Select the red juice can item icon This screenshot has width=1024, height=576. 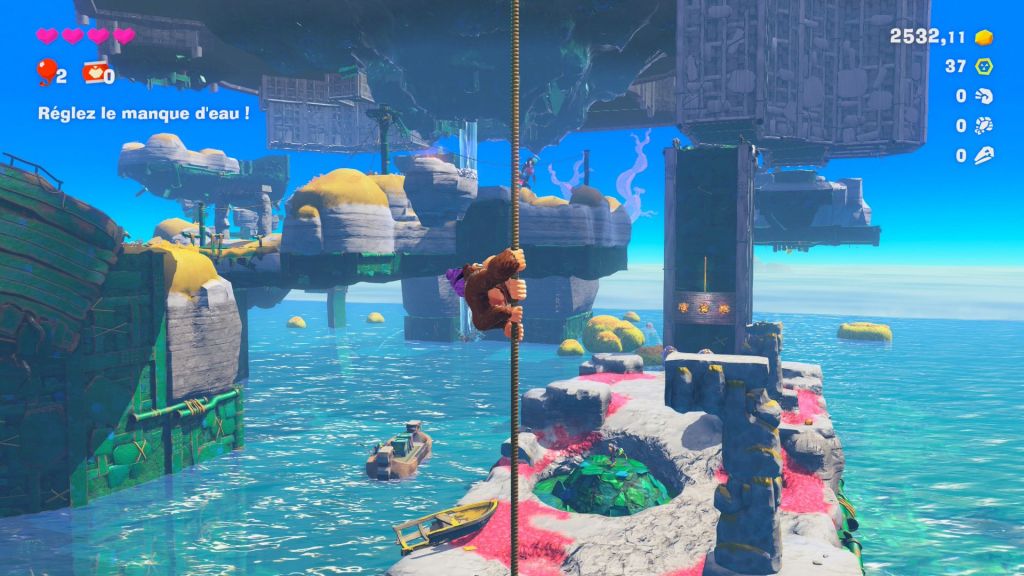pos(93,72)
